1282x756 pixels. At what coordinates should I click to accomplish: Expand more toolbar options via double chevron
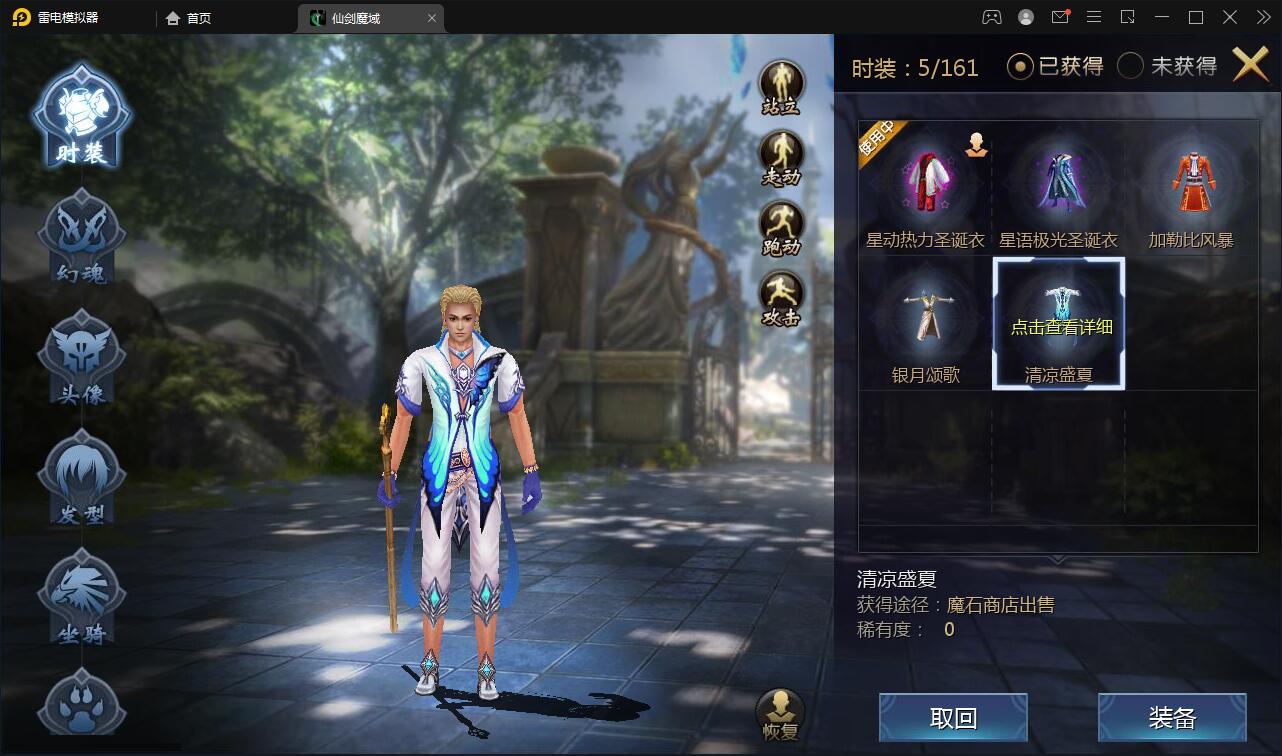[x=1262, y=17]
